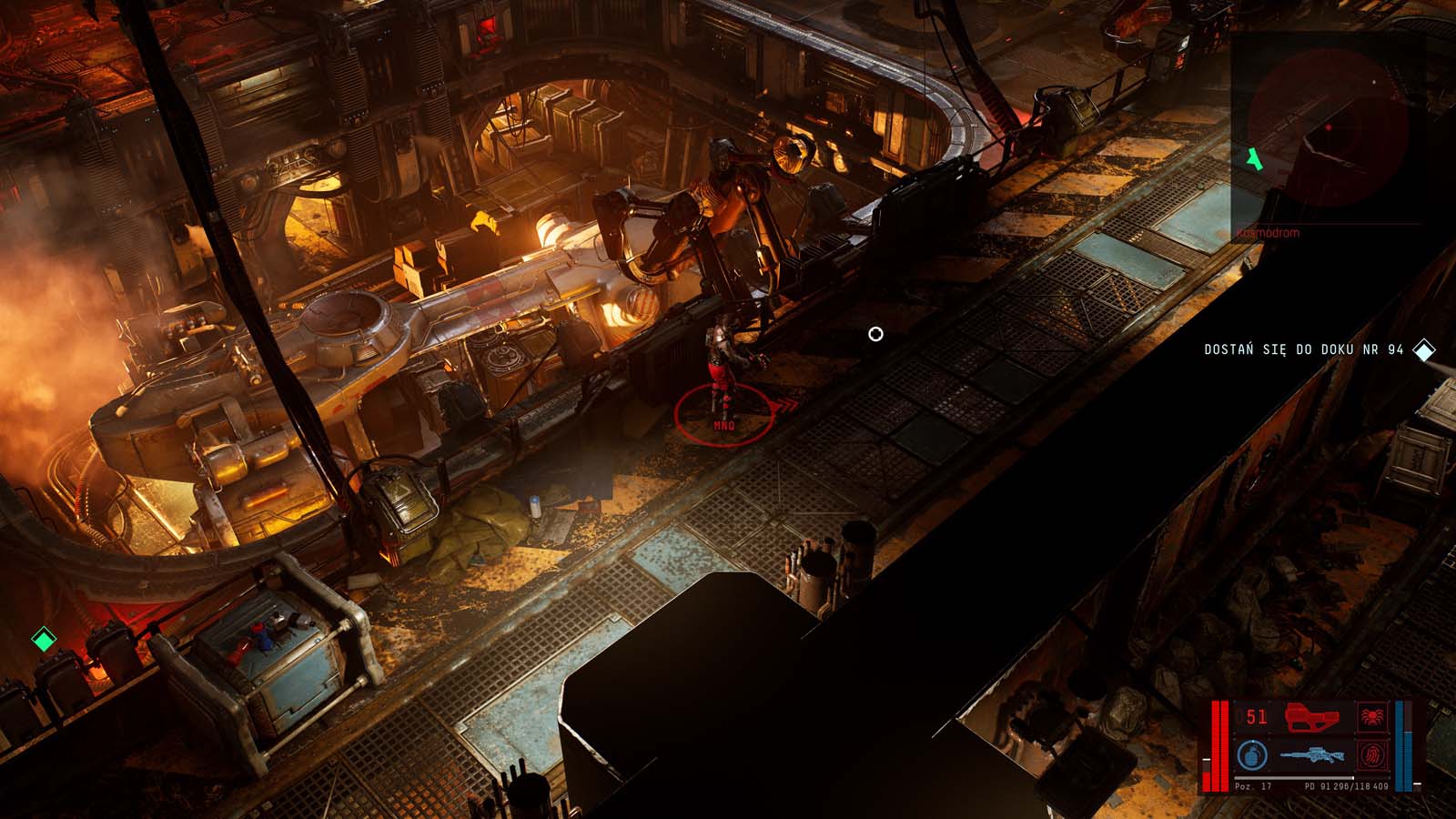Click the green diamond waypoint indicator
This screenshot has height=819, width=1456.
point(43,640)
